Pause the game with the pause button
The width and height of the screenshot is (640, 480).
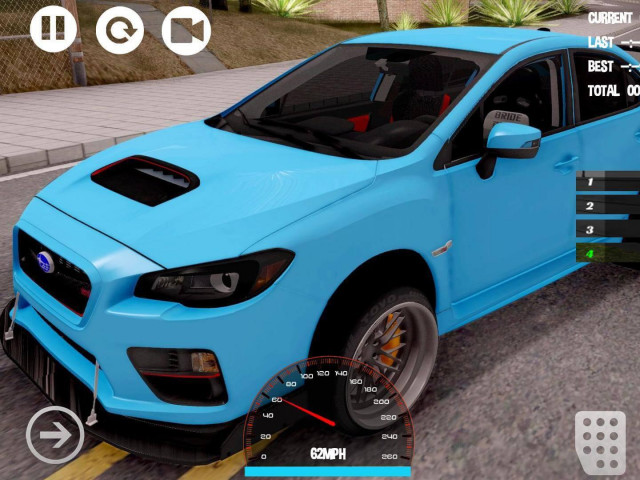point(53,29)
